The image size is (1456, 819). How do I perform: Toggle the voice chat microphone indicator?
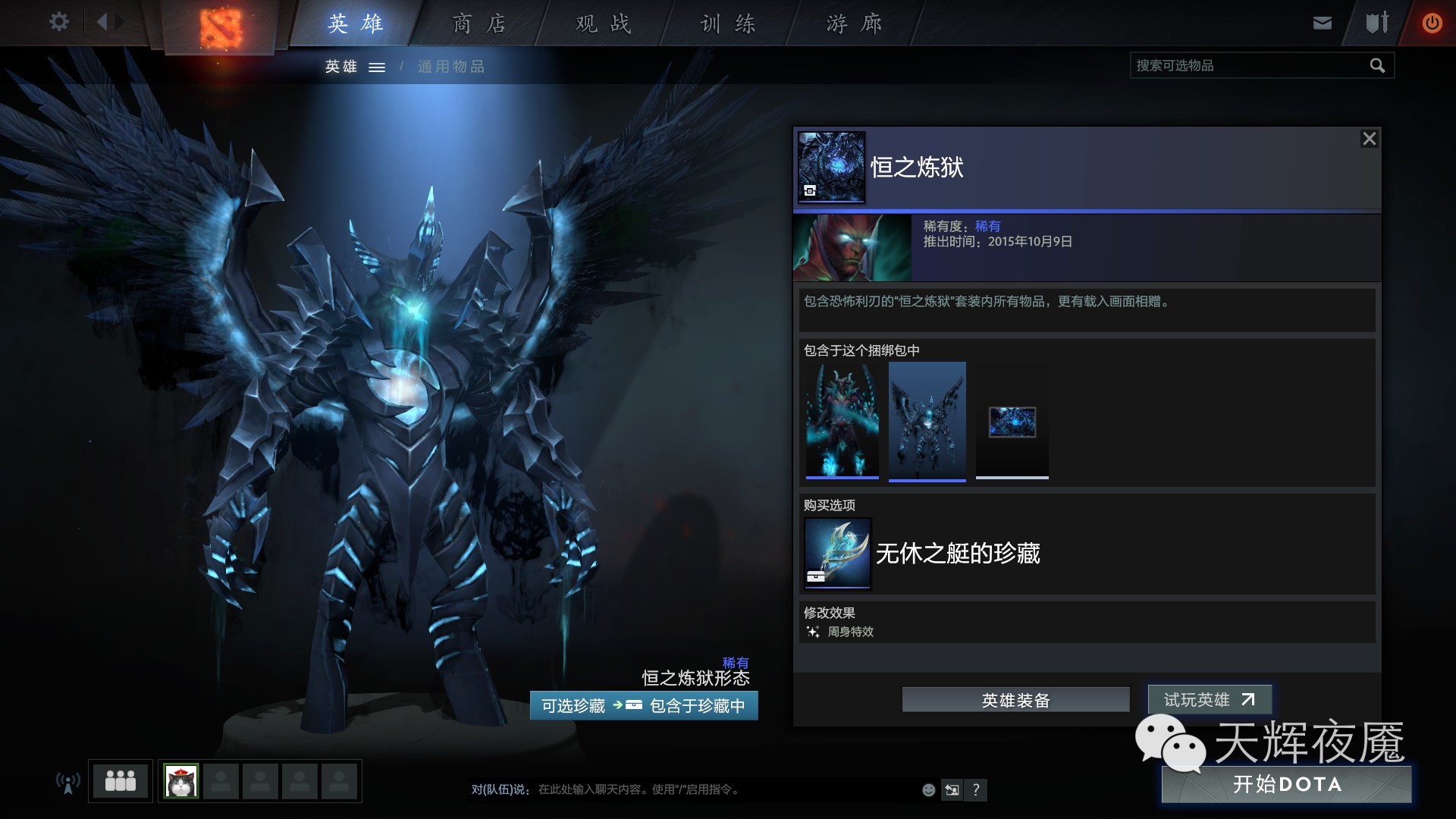point(68,780)
